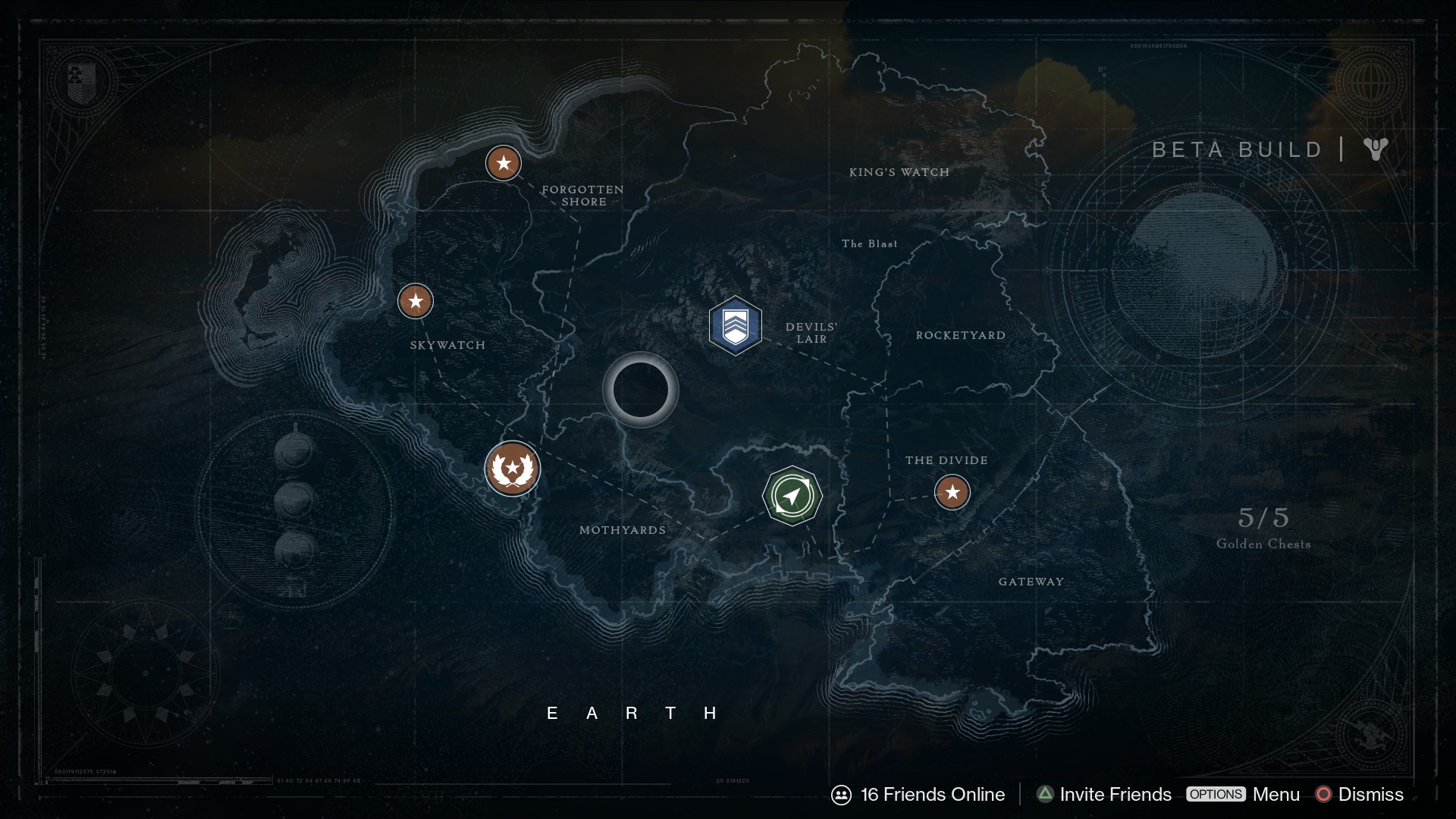Click The Blast location text
Image resolution: width=1456 pixels, height=819 pixels.
pos(869,243)
